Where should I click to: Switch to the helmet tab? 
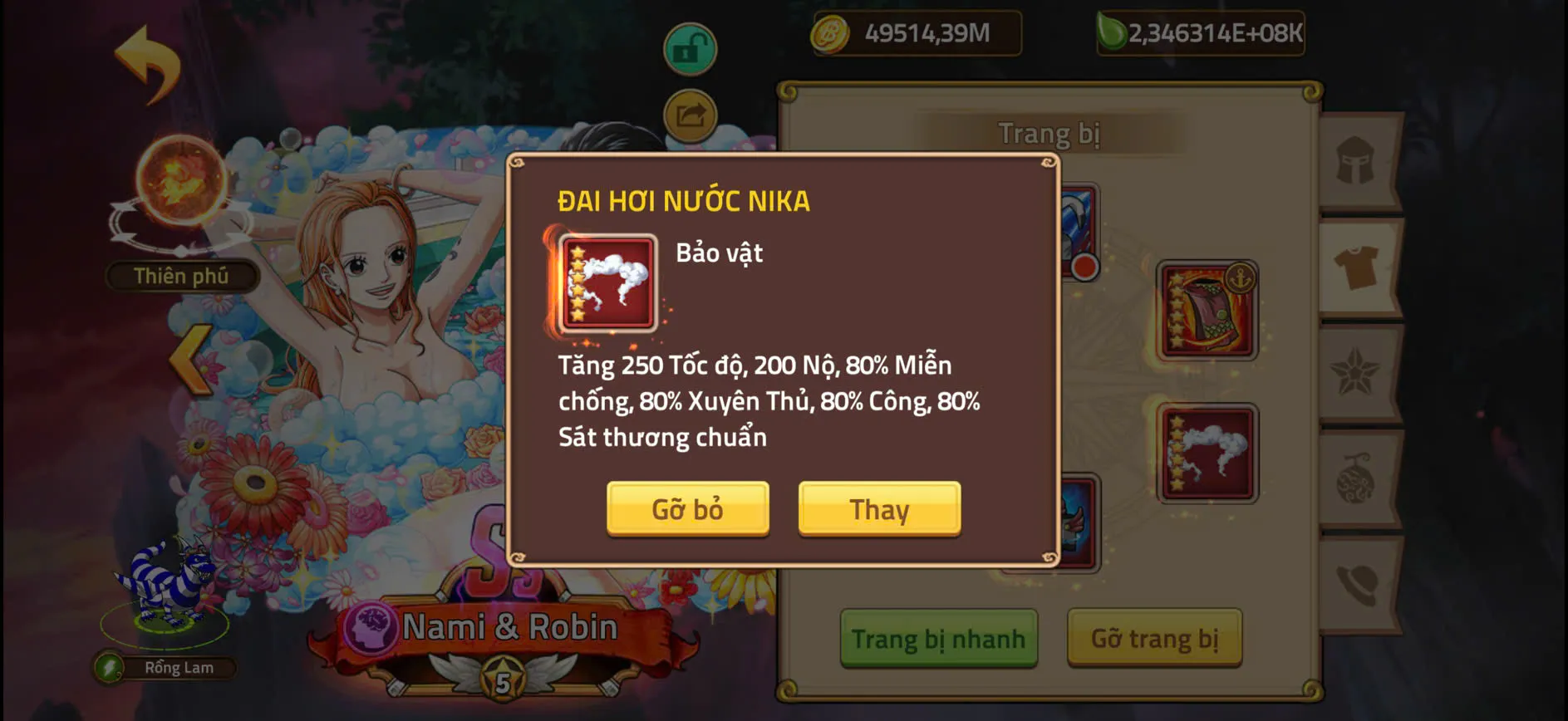coord(1356,160)
